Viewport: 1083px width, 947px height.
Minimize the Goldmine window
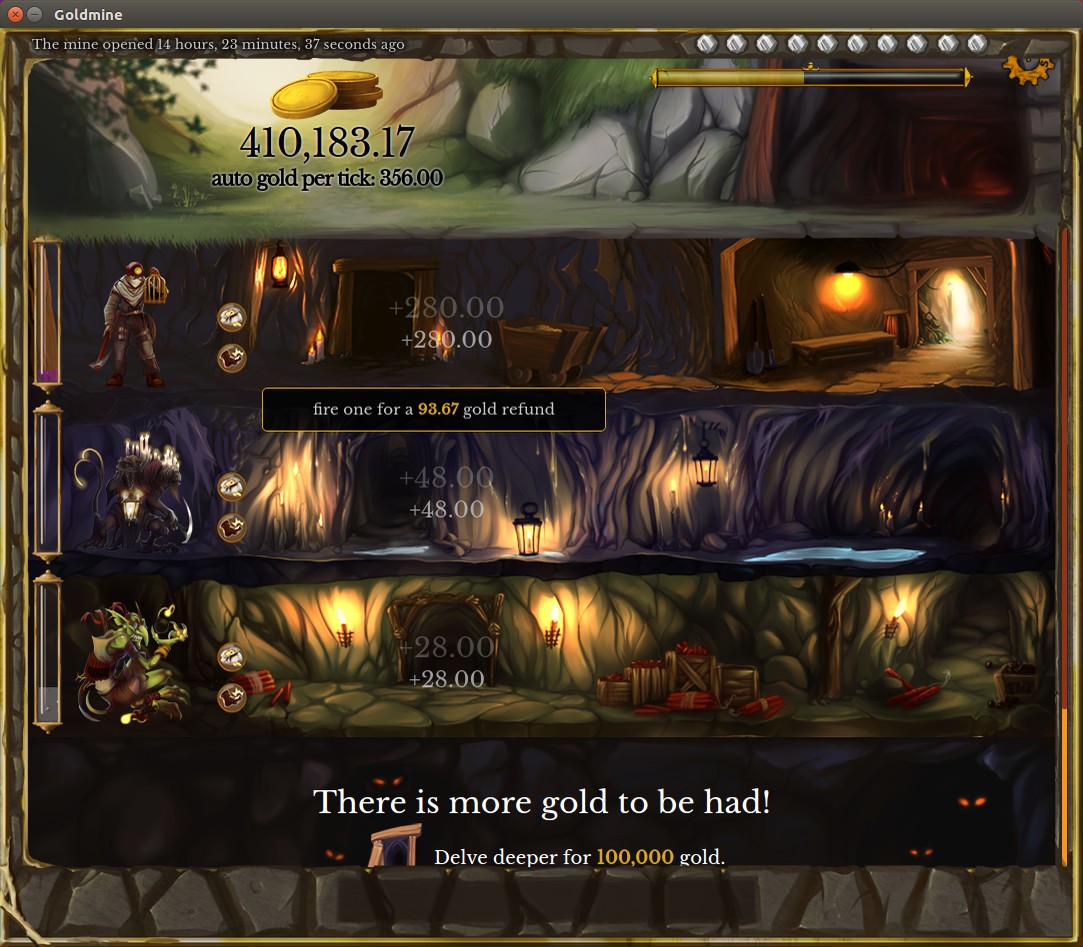[35, 13]
